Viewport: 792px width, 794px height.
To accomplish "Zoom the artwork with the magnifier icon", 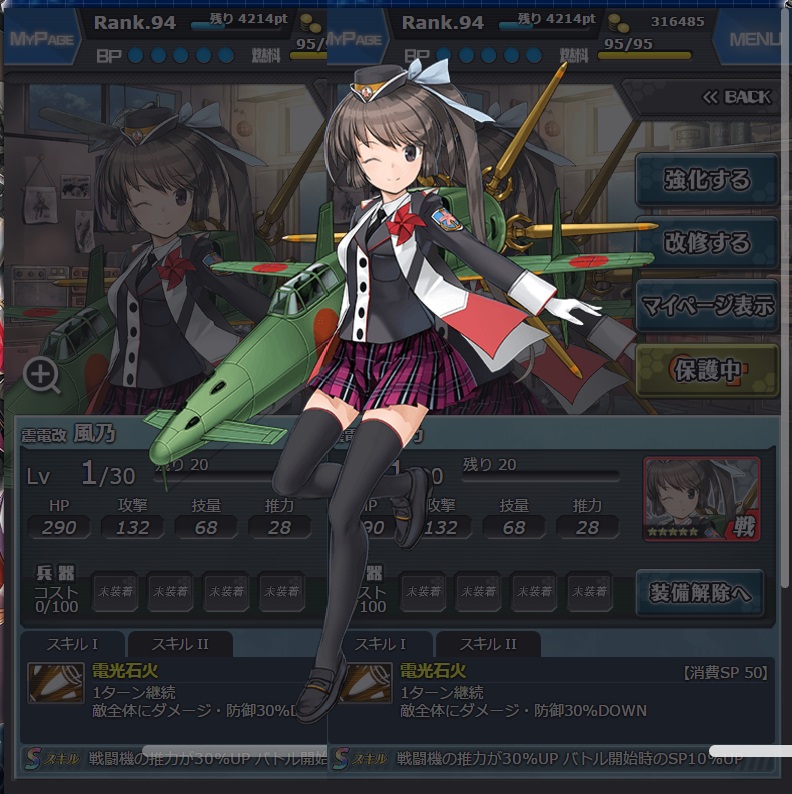I will pyautogui.click(x=42, y=376).
